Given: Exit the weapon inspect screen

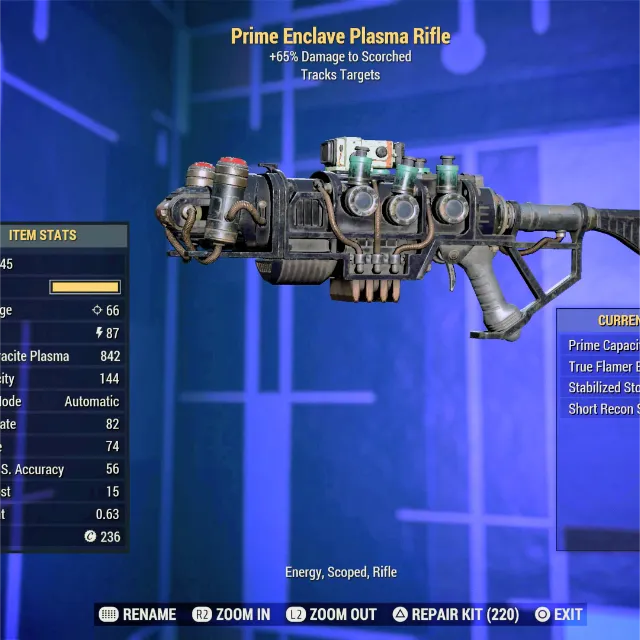Looking at the screenshot, I should pos(559,615).
